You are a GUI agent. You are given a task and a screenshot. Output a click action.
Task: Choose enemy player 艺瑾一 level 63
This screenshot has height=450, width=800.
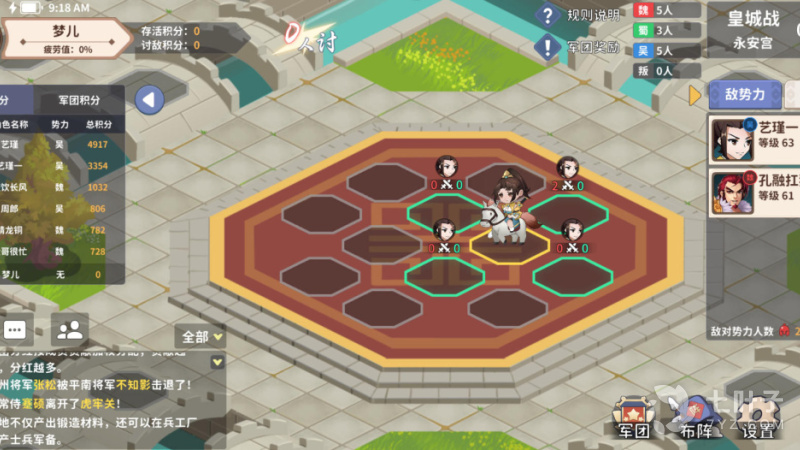point(754,140)
